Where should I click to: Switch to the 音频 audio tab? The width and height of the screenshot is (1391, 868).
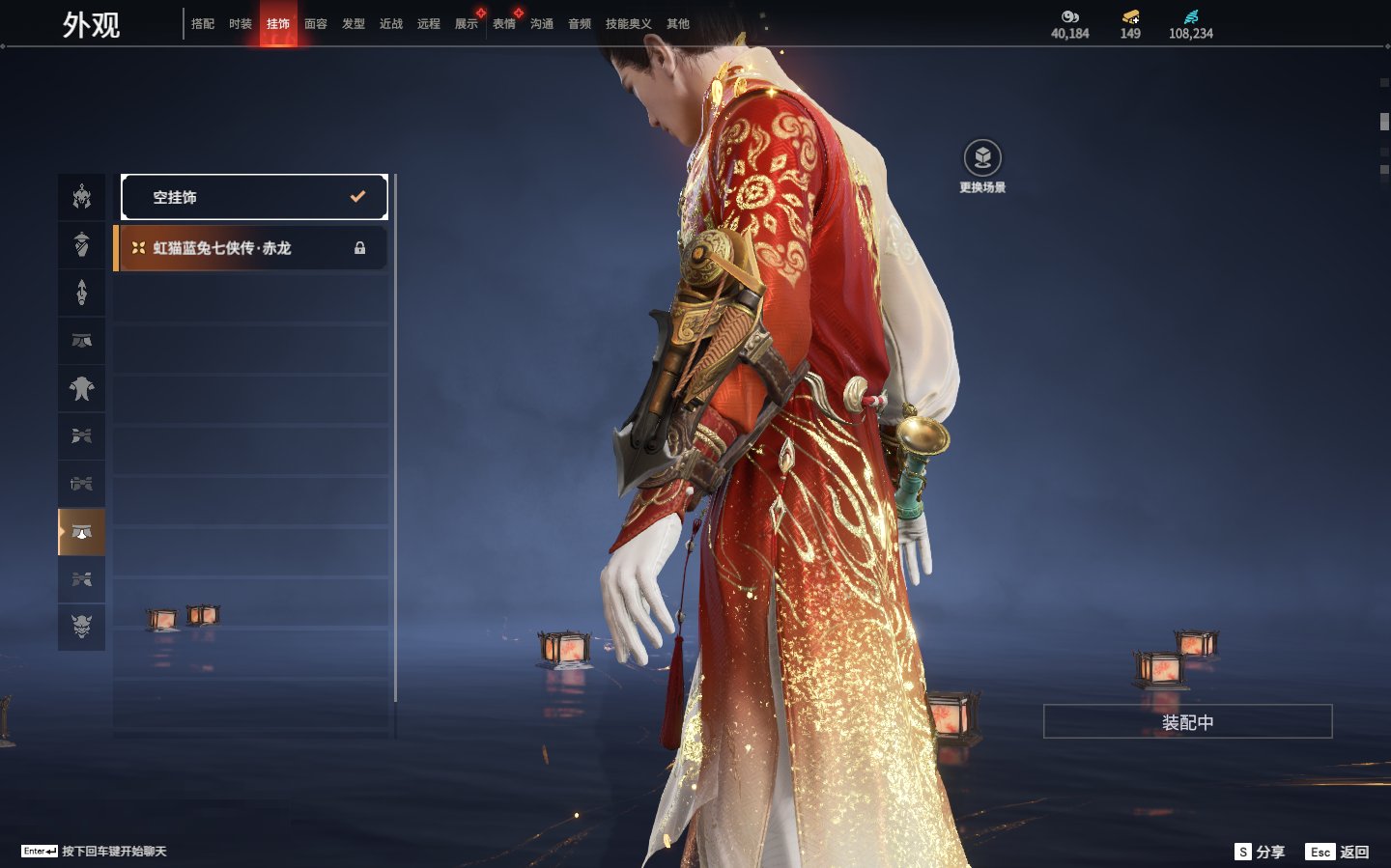580,24
